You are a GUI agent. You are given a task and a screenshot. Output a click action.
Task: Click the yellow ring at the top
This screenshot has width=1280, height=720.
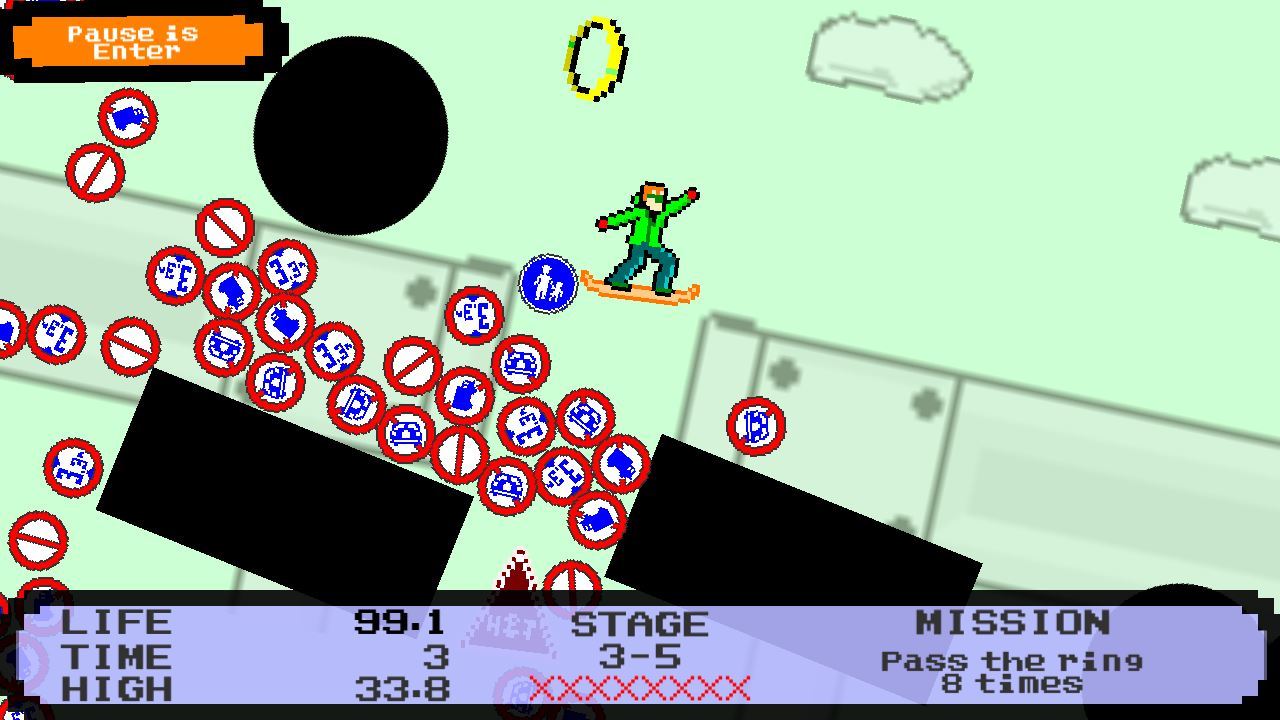594,55
